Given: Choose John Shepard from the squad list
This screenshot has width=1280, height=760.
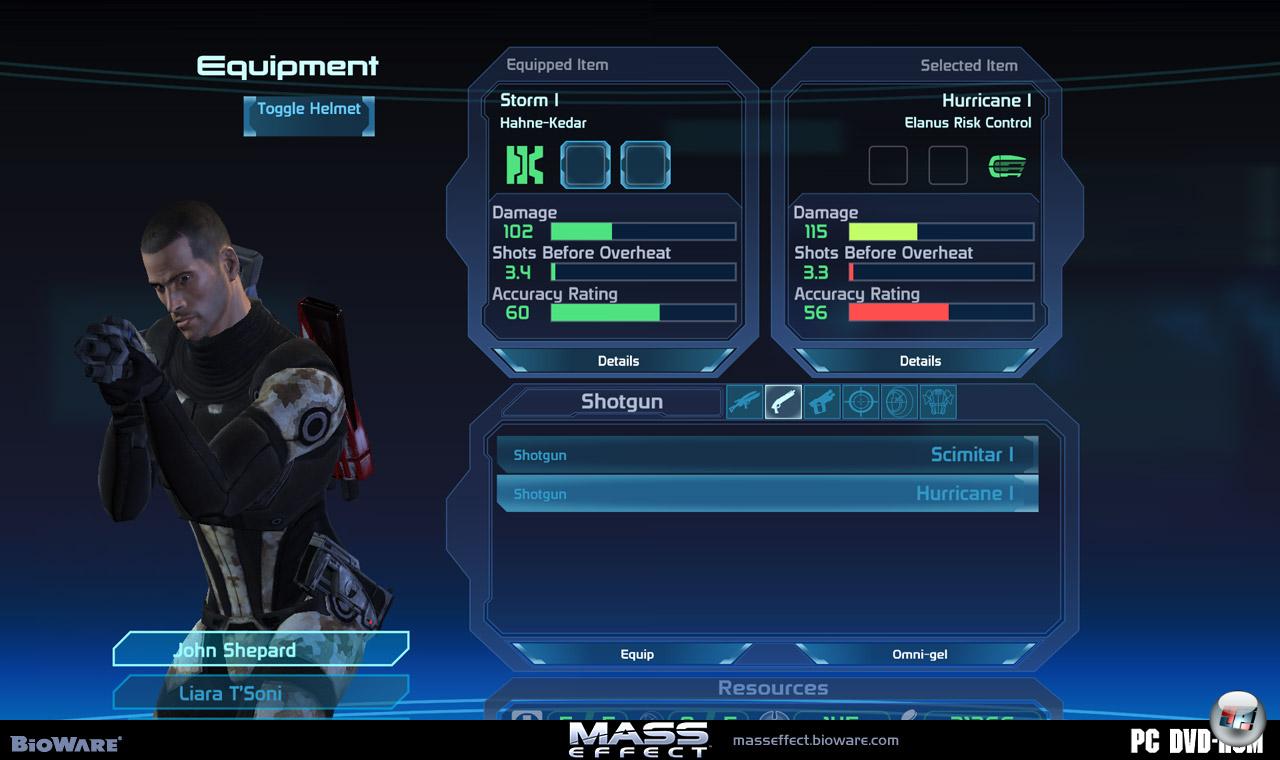Looking at the screenshot, I should tap(261, 650).
